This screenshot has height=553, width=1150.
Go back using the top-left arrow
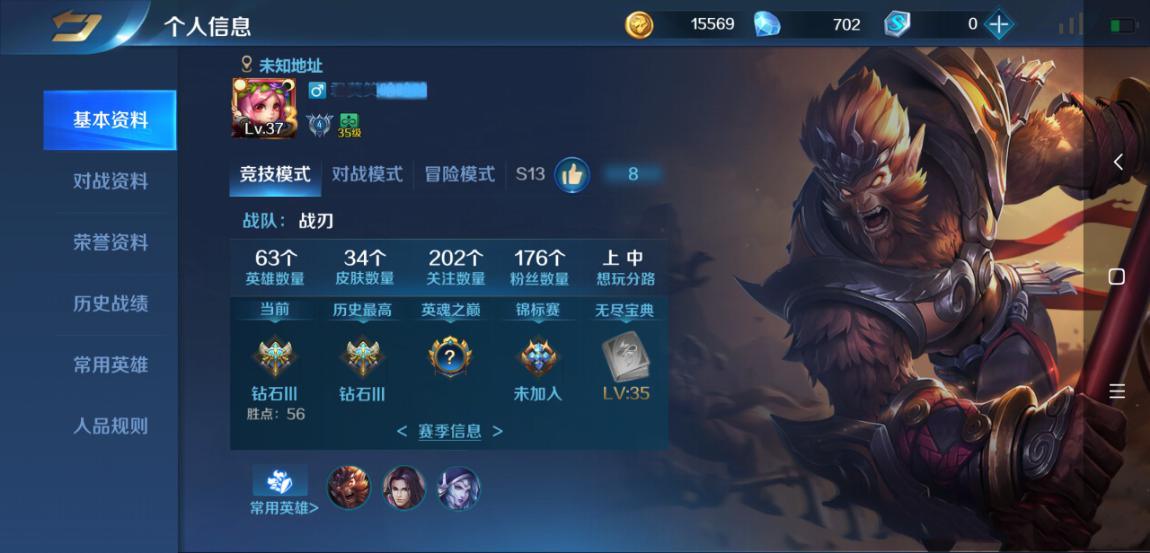point(77,26)
